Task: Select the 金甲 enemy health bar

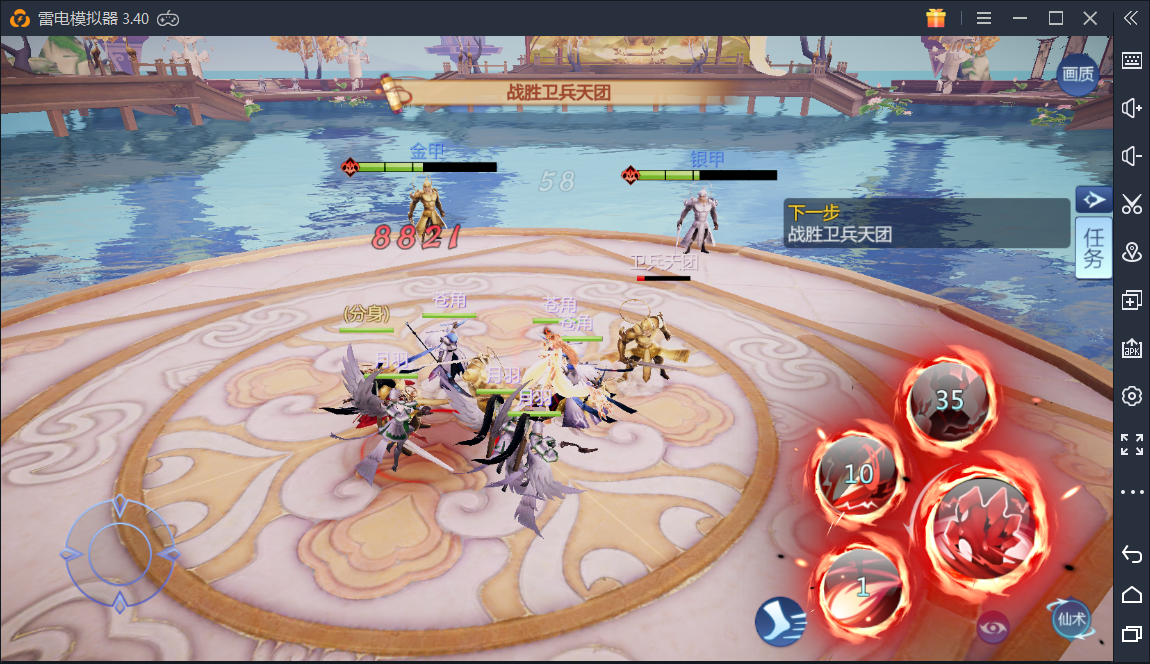Action: pyautogui.click(x=427, y=167)
